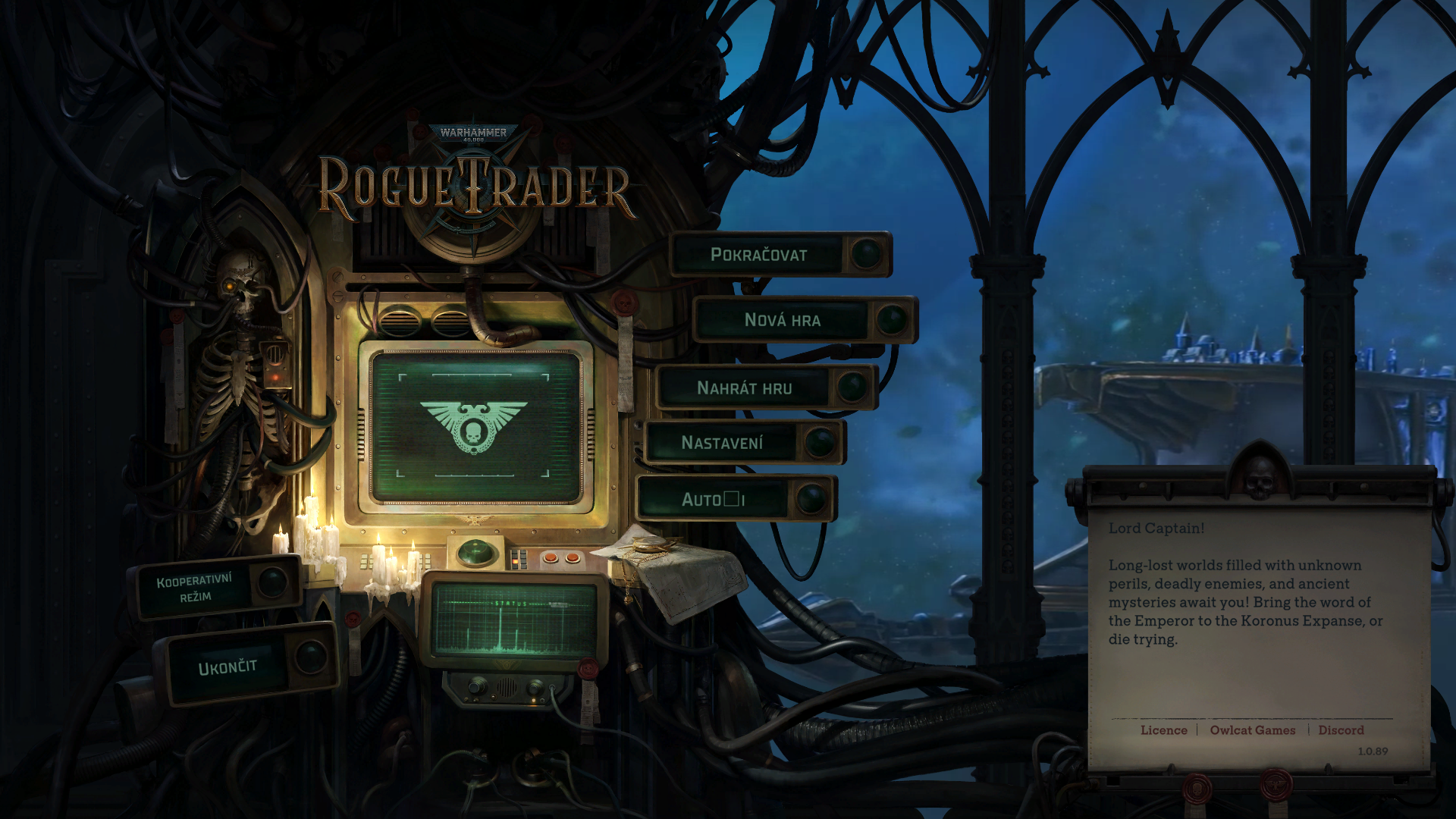Open the Licence link
Viewport: 1456px width, 819px height.
(x=1164, y=730)
